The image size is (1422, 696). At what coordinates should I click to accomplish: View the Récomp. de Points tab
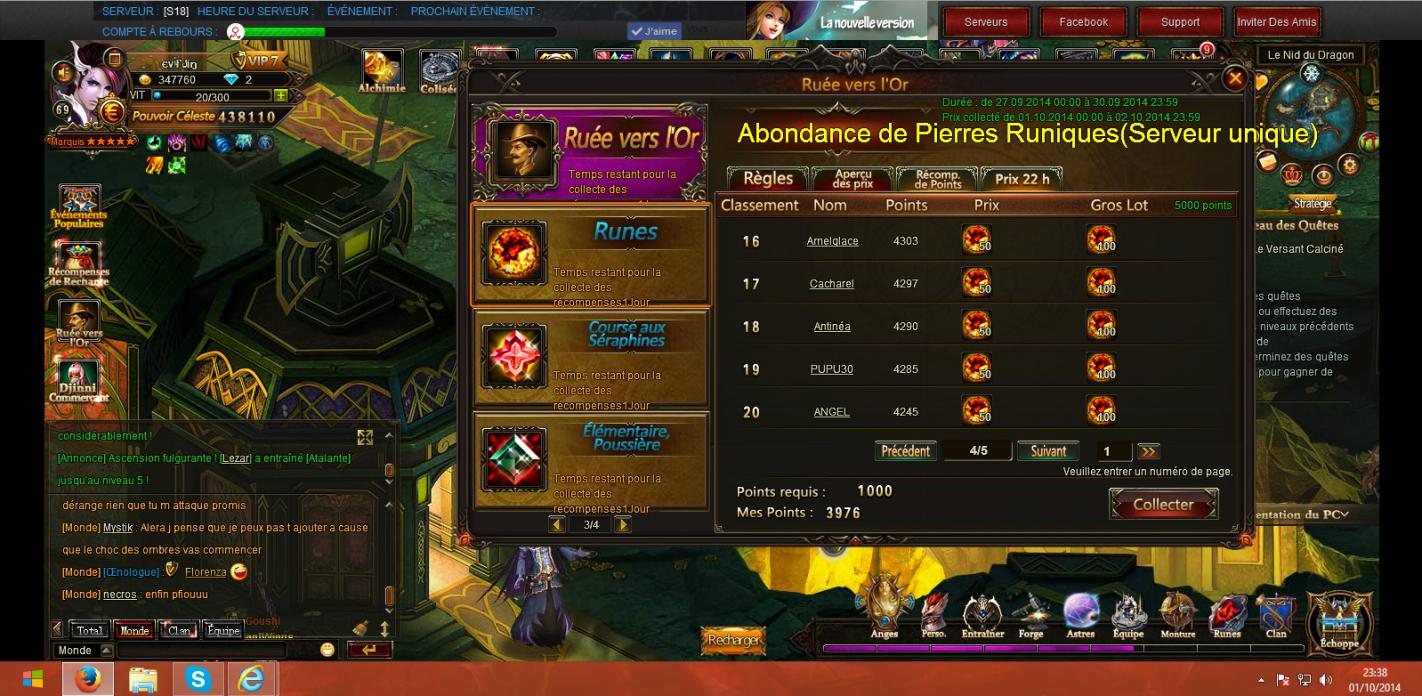(x=937, y=178)
